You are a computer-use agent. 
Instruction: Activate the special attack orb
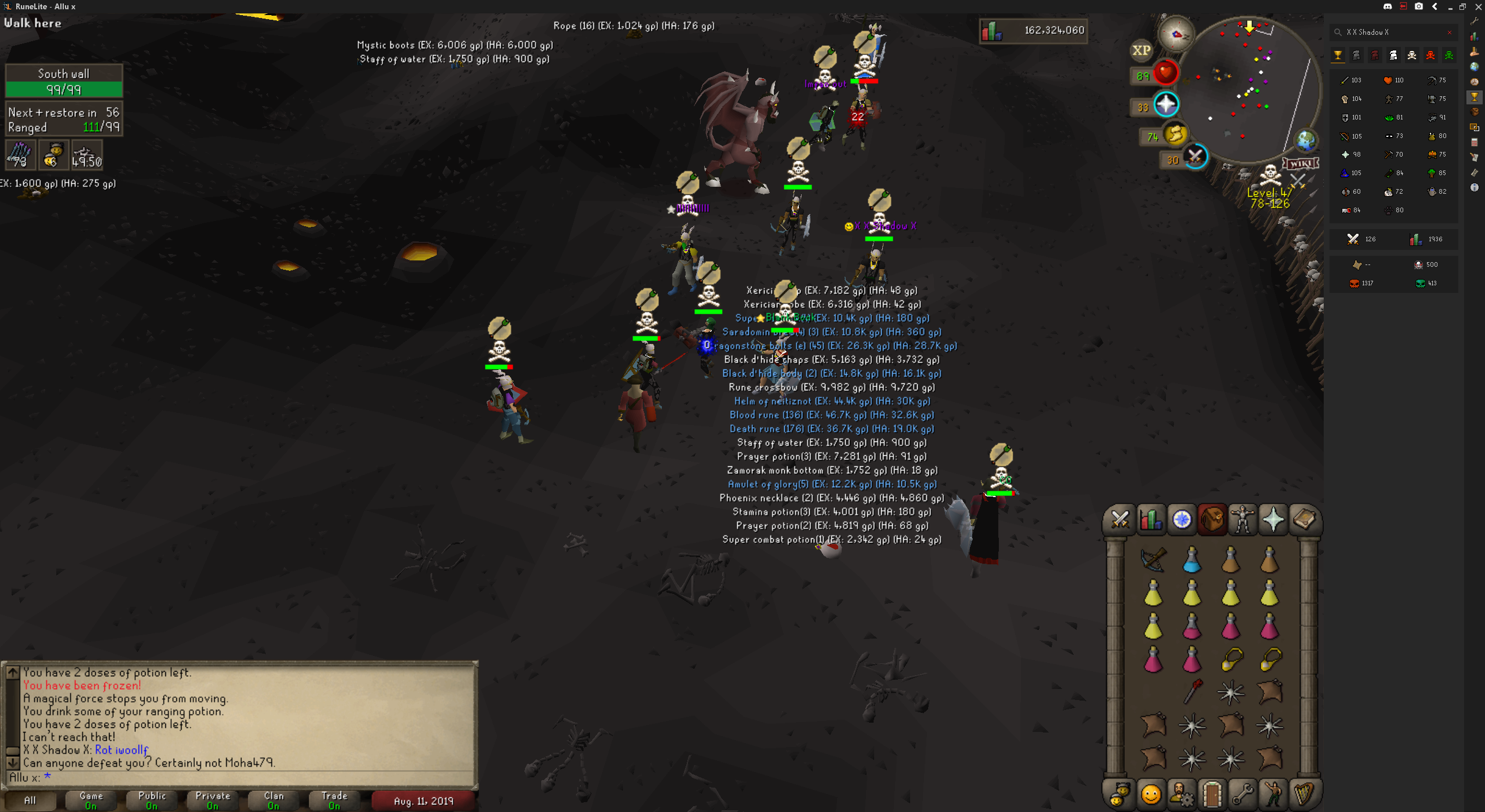(x=1195, y=157)
